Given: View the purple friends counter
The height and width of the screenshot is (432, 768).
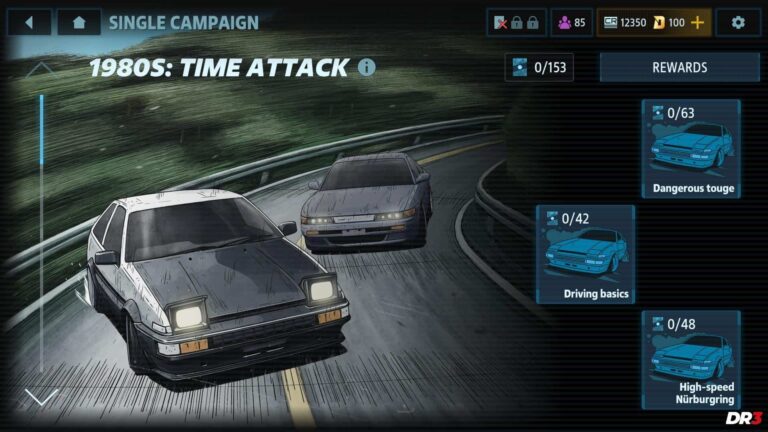Looking at the screenshot, I should click(571, 22).
